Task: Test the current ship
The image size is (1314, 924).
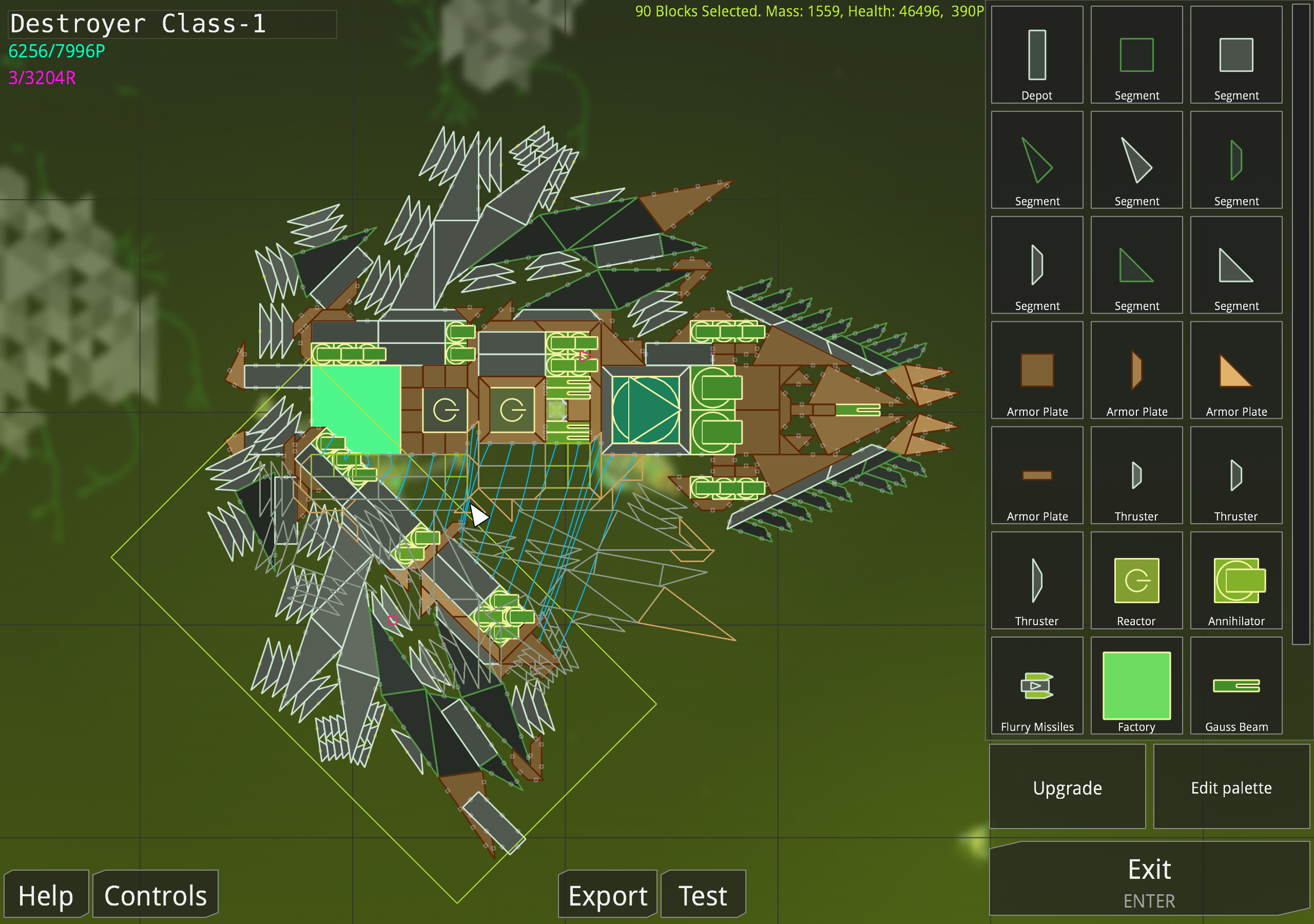Action: (x=702, y=895)
